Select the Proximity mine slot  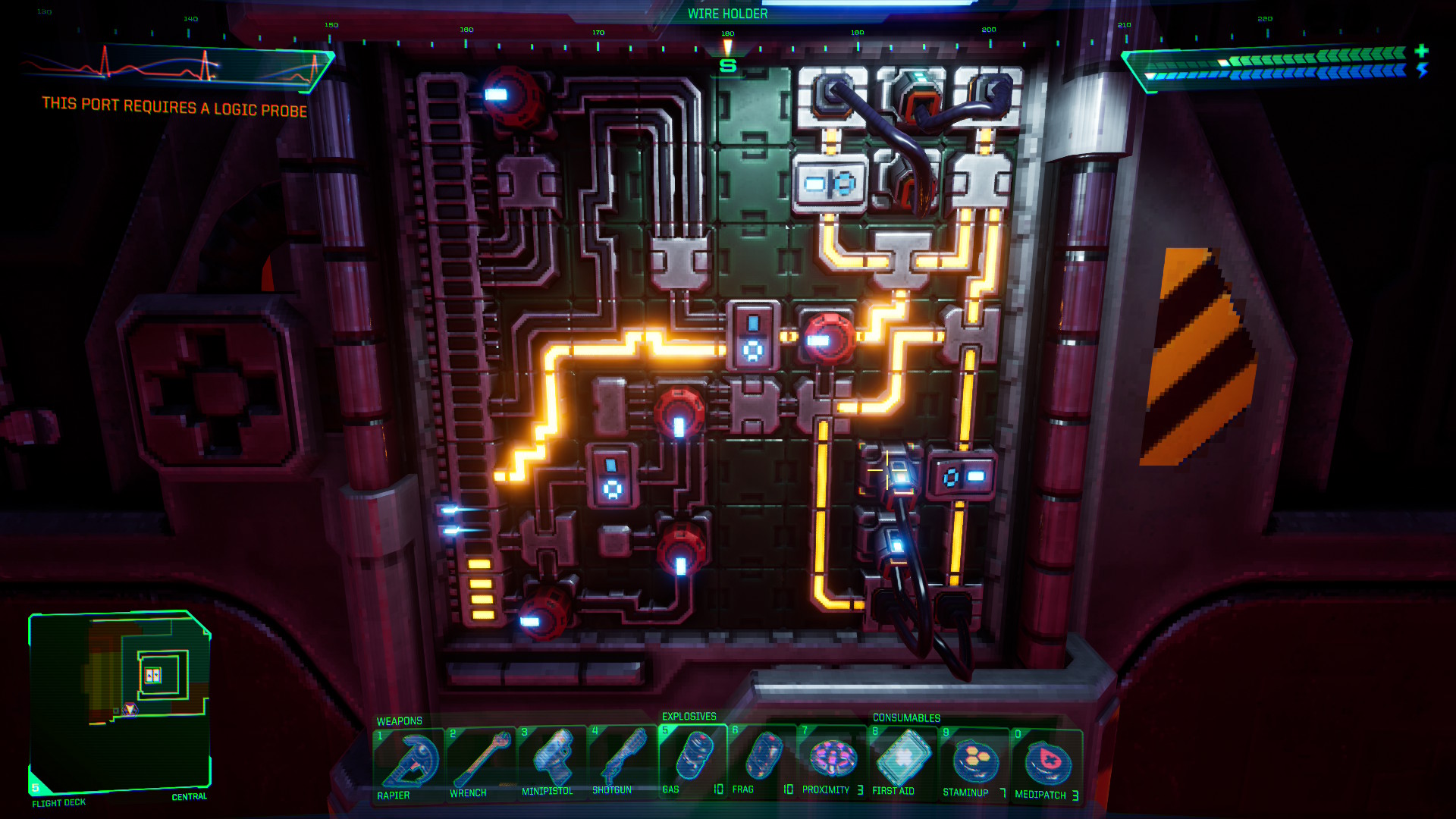[833, 760]
